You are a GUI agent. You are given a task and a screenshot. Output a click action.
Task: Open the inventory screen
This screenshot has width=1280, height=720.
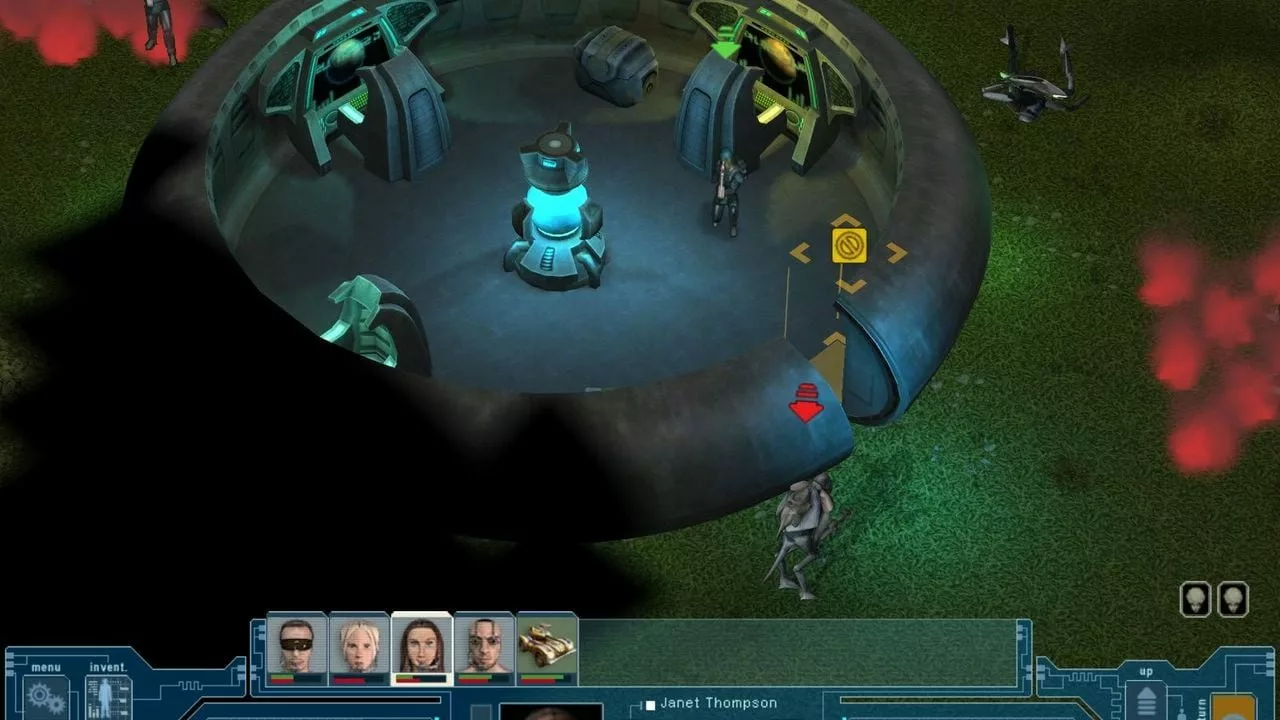[107, 697]
